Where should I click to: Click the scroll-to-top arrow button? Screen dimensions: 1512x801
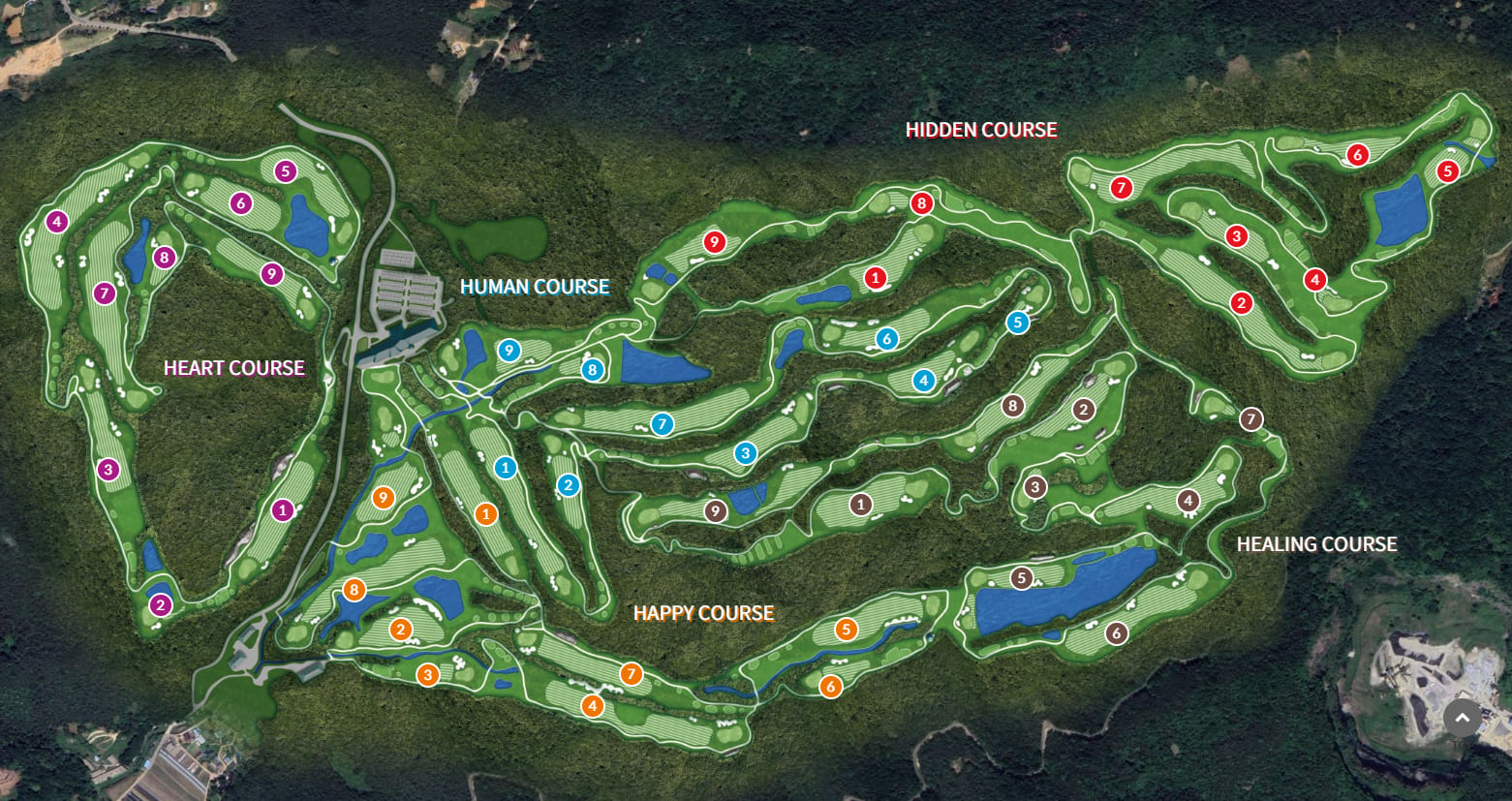[x=1463, y=718]
